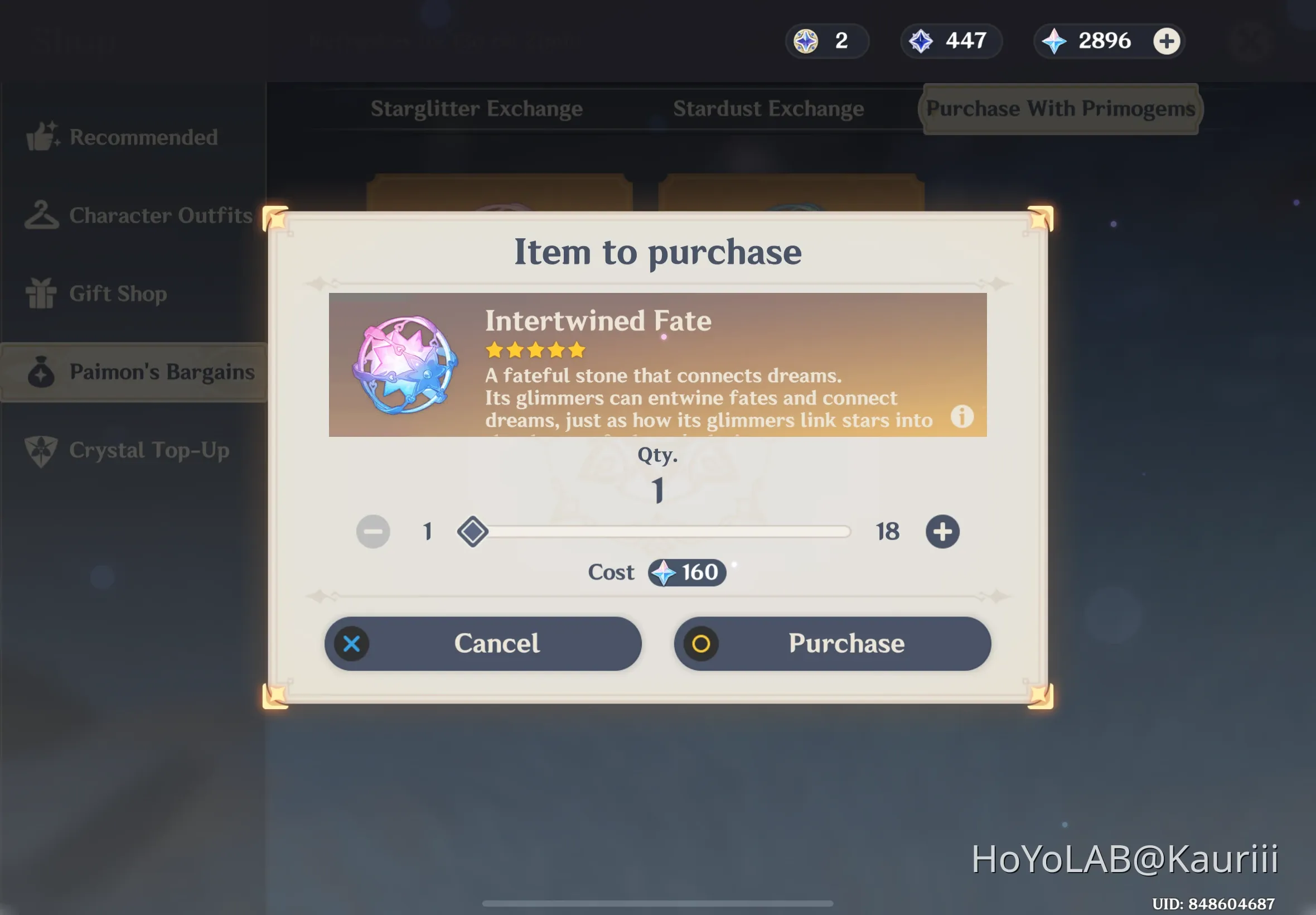This screenshot has width=1316, height=915.
Task: Switch to the Stardust Exchange tab
Action: click(769, 108)
